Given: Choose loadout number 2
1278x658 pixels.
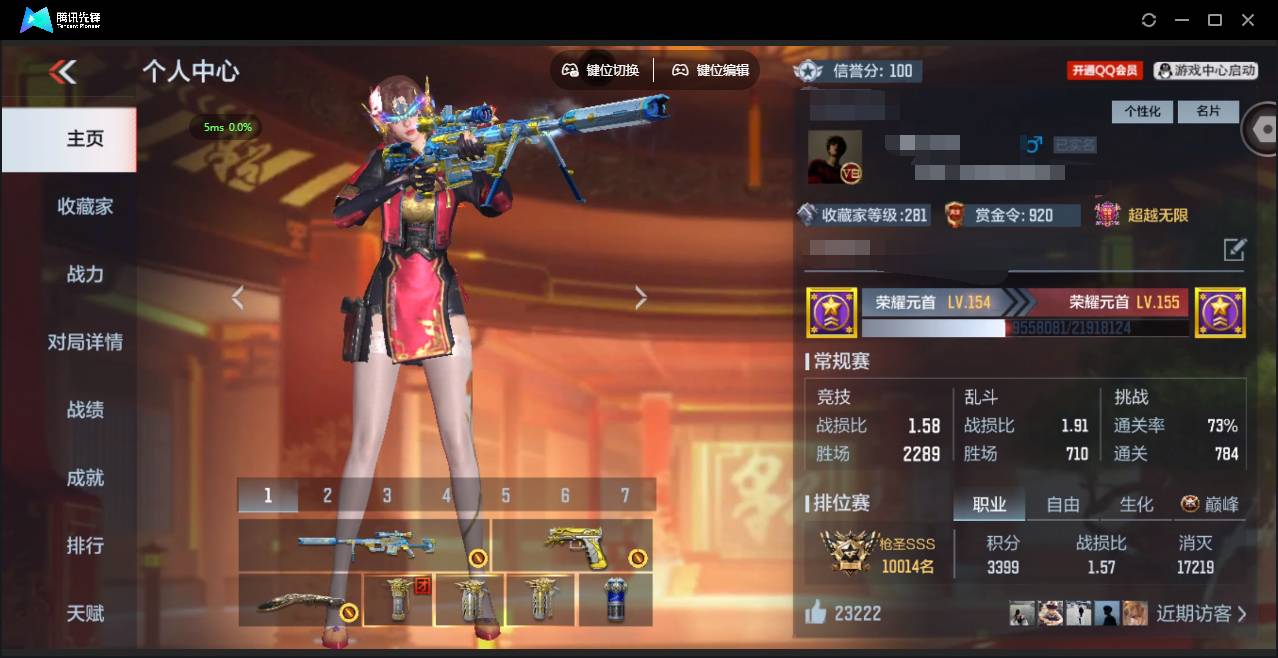Looking at the screenshot, I should (327, 495).
